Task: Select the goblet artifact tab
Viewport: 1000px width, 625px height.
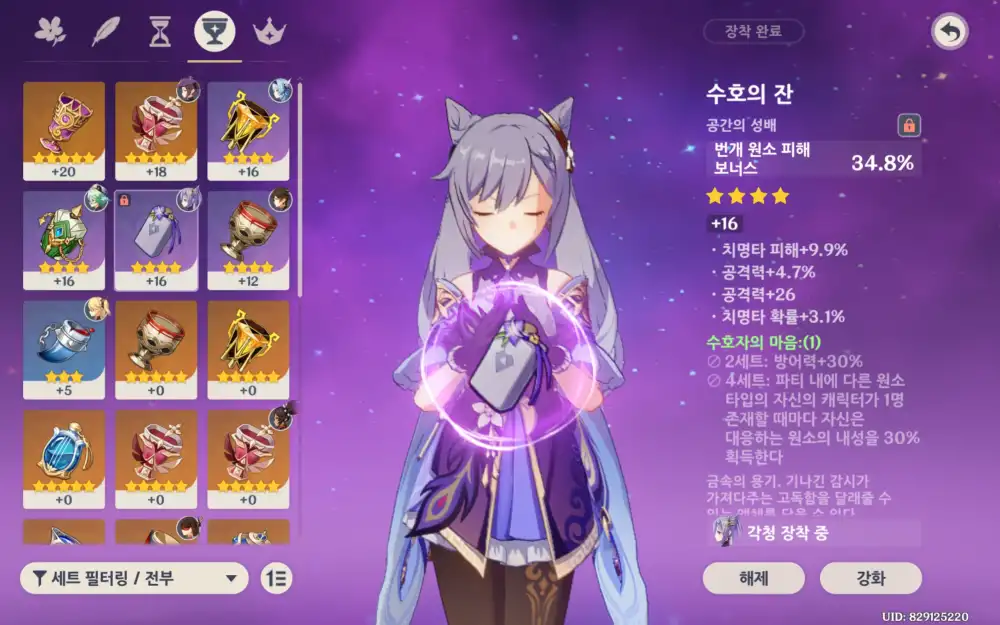Action: pos(214,32)
